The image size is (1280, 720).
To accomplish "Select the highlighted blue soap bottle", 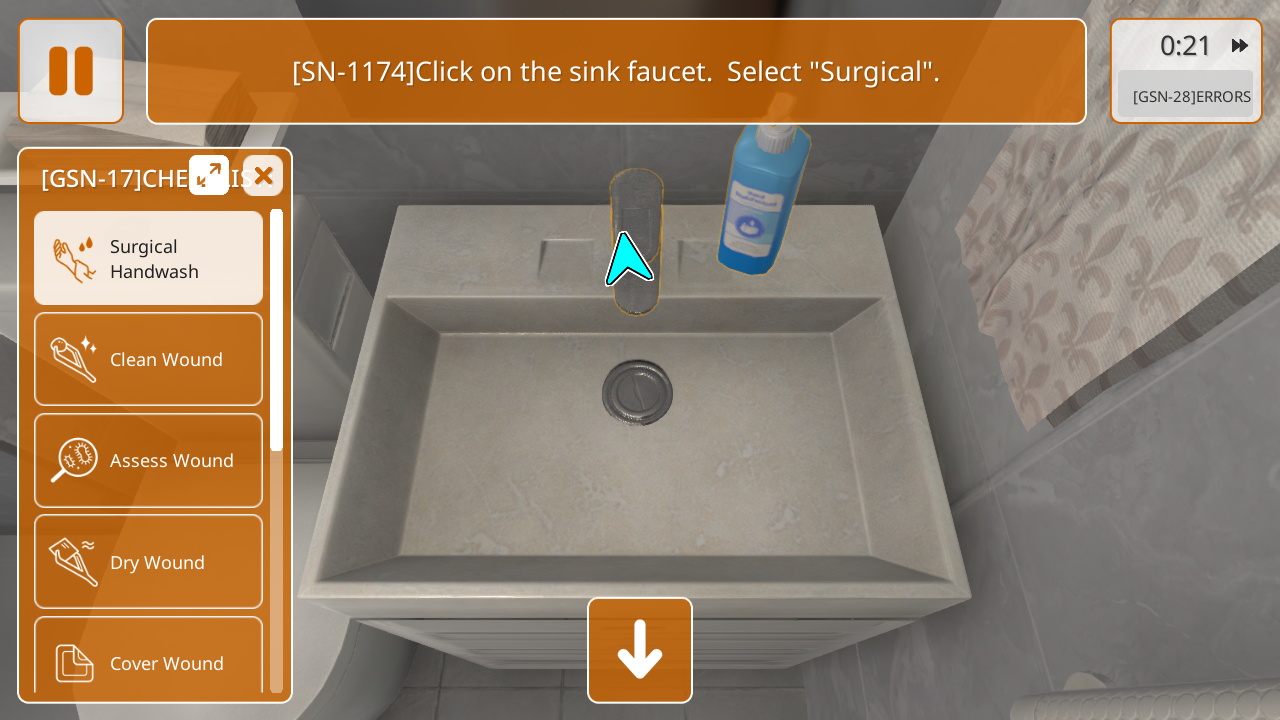I will click(764, 200).
